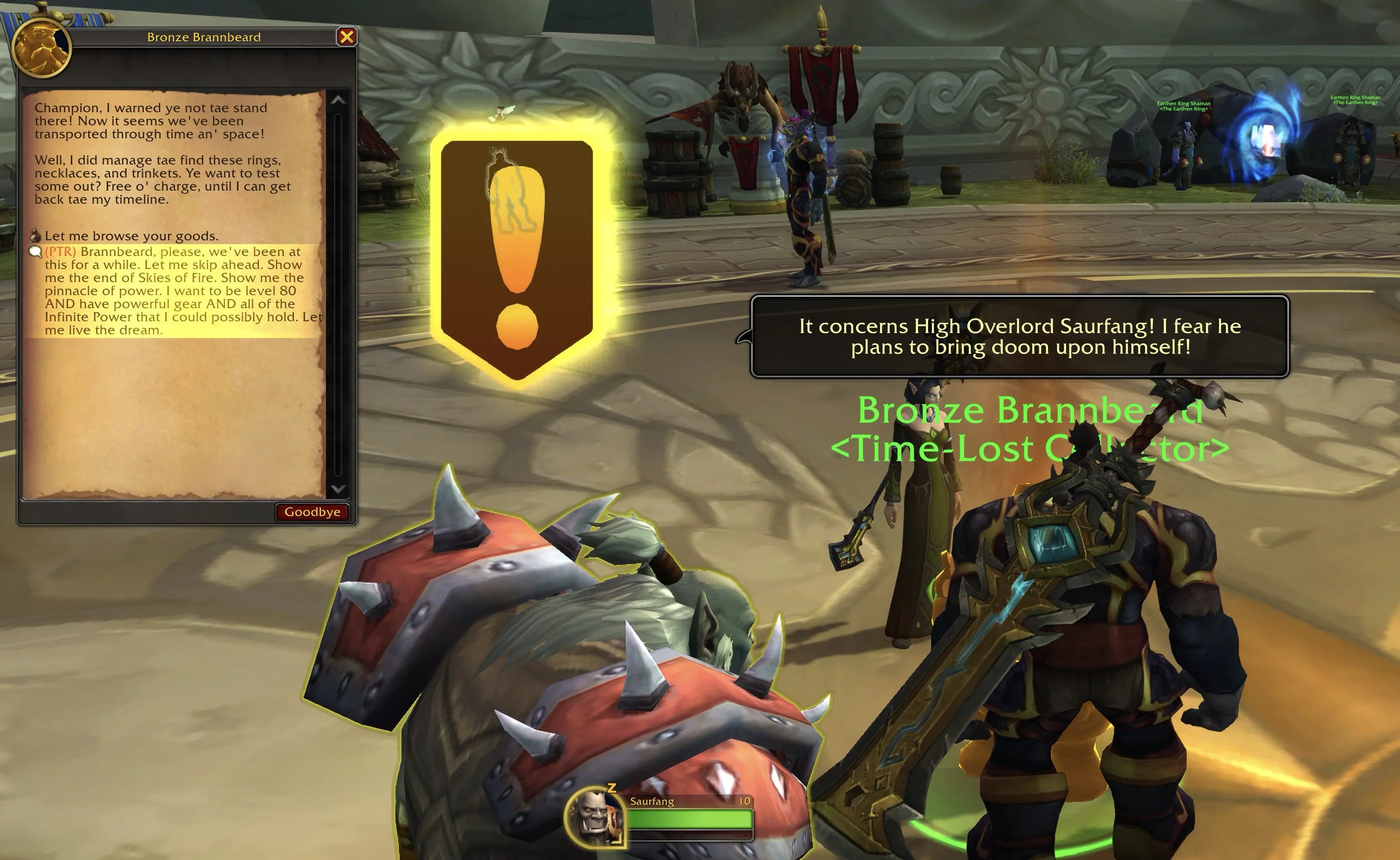Click the scroll up arrow in dialogue panel

coord(338,100)
